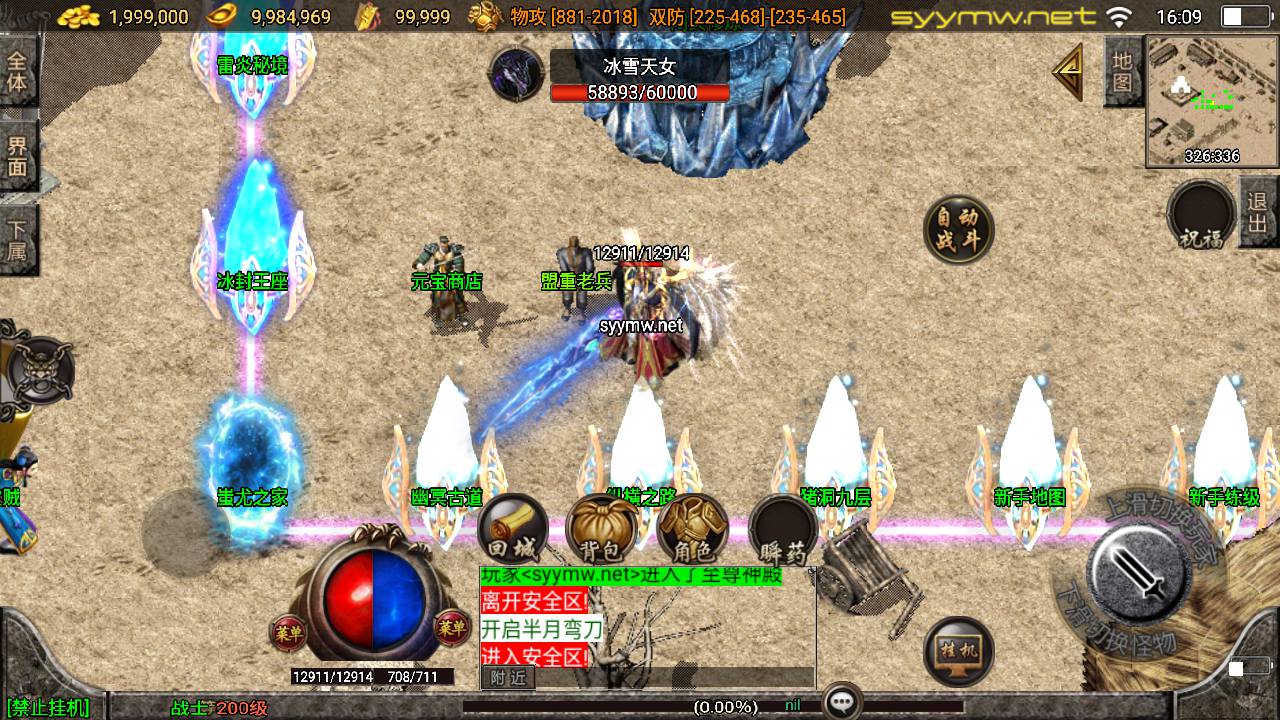Image resolution: width=1280 pixels, height=720 pixels.
Task: Open the chat speech bubble icon
Action: (842, 702)
